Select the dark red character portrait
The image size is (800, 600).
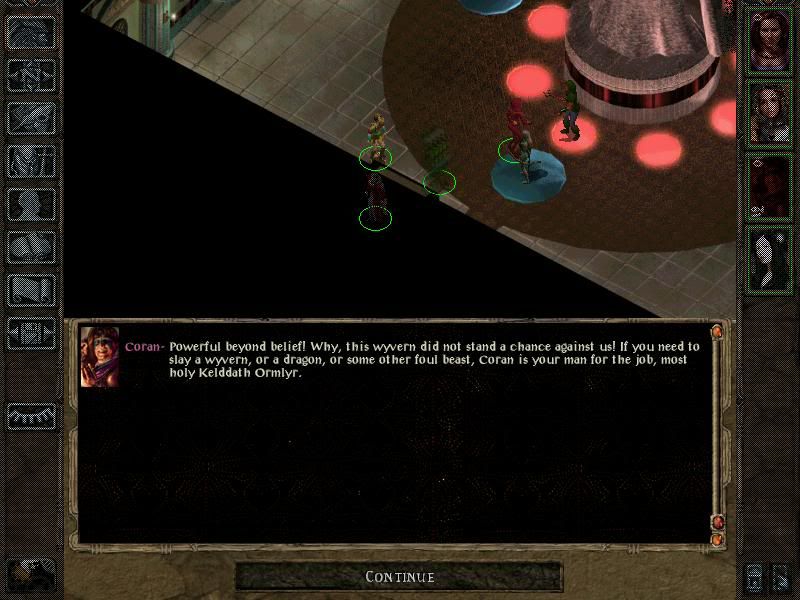(770, 186)
